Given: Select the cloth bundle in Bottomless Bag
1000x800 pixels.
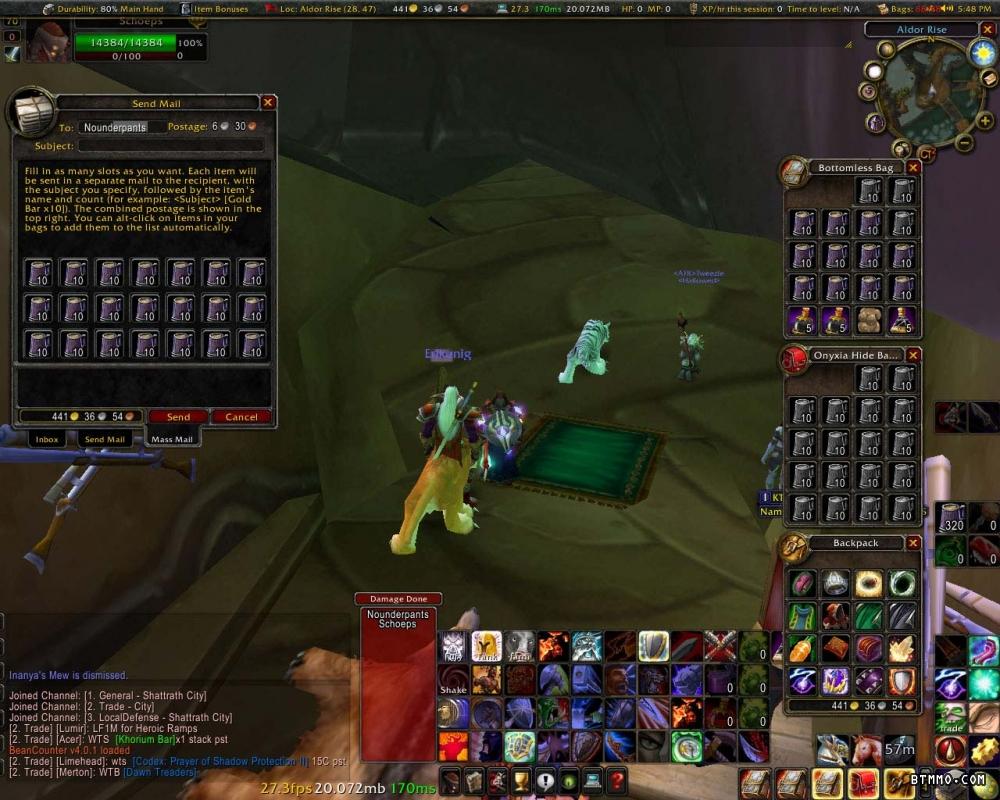Looking at the screenshot, I should click(x=868, y=320).
